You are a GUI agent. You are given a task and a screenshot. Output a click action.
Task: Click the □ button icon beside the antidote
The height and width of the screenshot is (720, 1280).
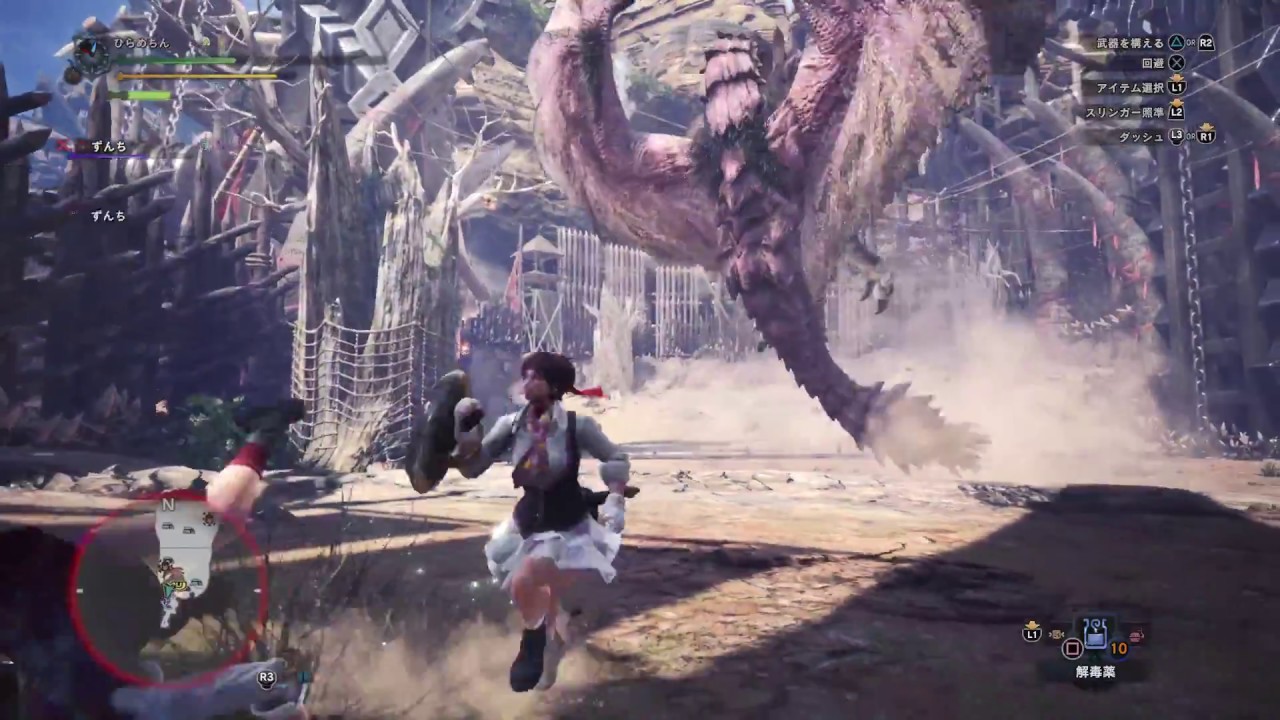click(x=1071, y=647)
